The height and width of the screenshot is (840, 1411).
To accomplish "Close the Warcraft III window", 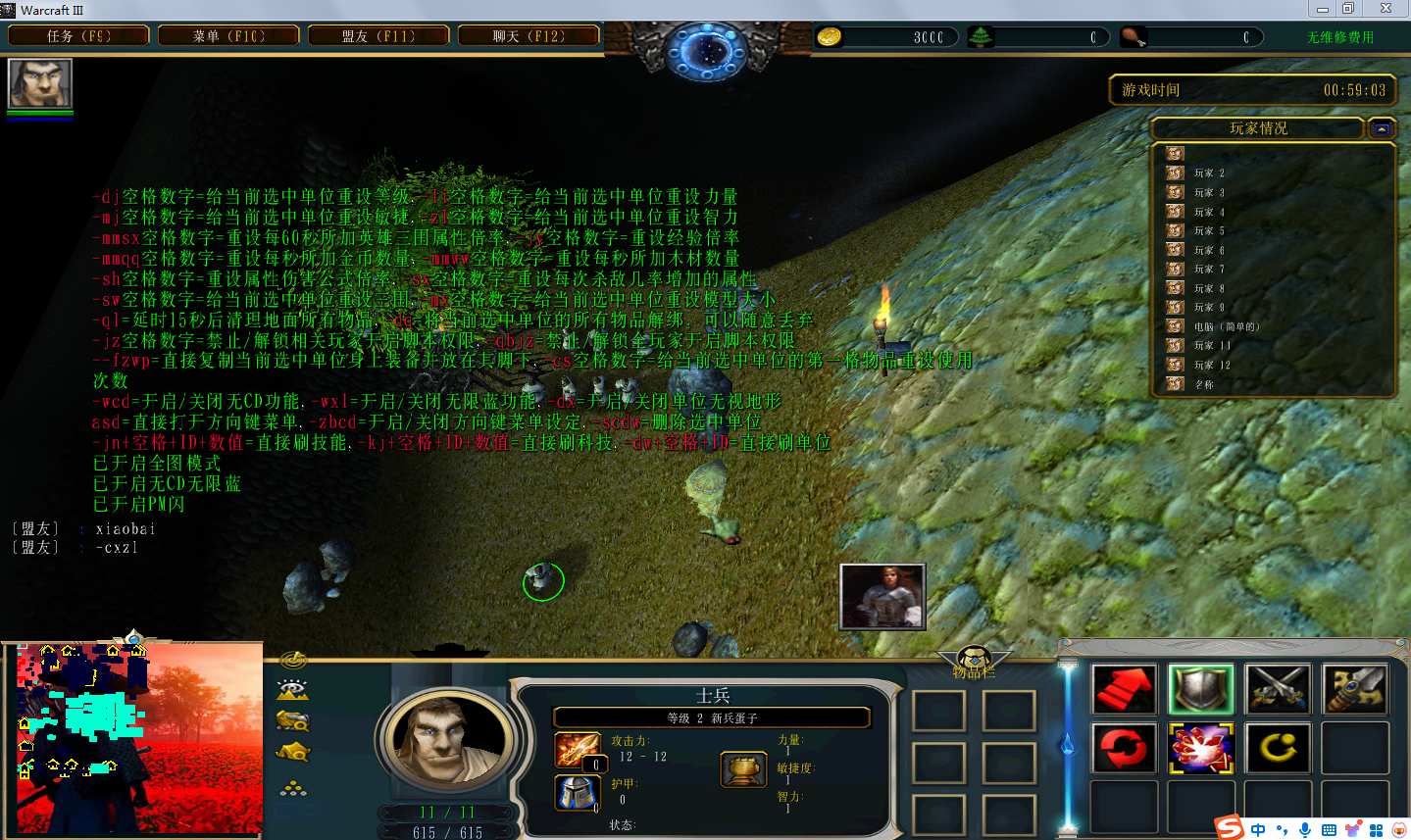I will point(1386,9).
